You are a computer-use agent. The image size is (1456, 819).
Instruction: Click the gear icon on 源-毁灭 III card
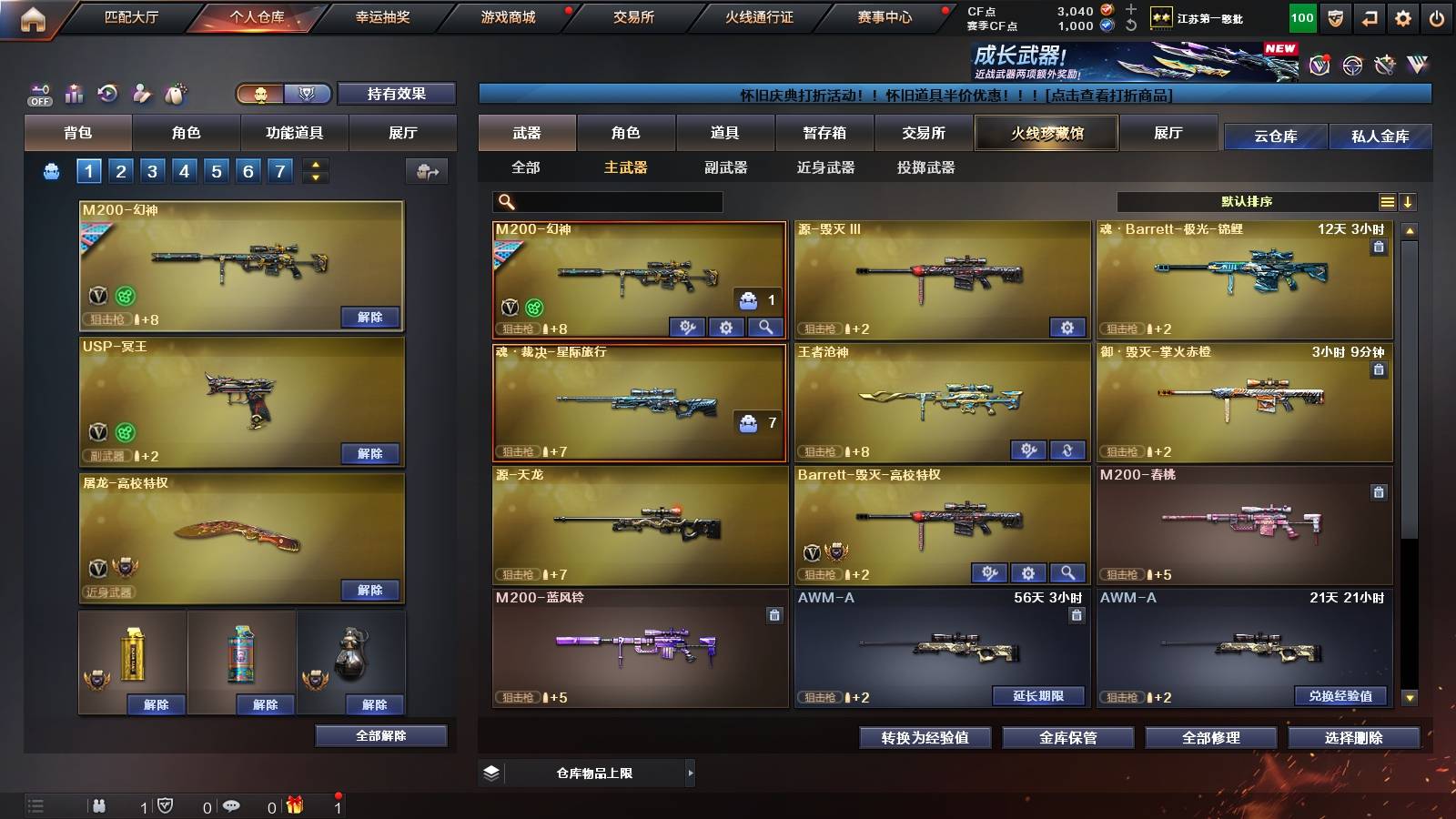click(1067, 326)
